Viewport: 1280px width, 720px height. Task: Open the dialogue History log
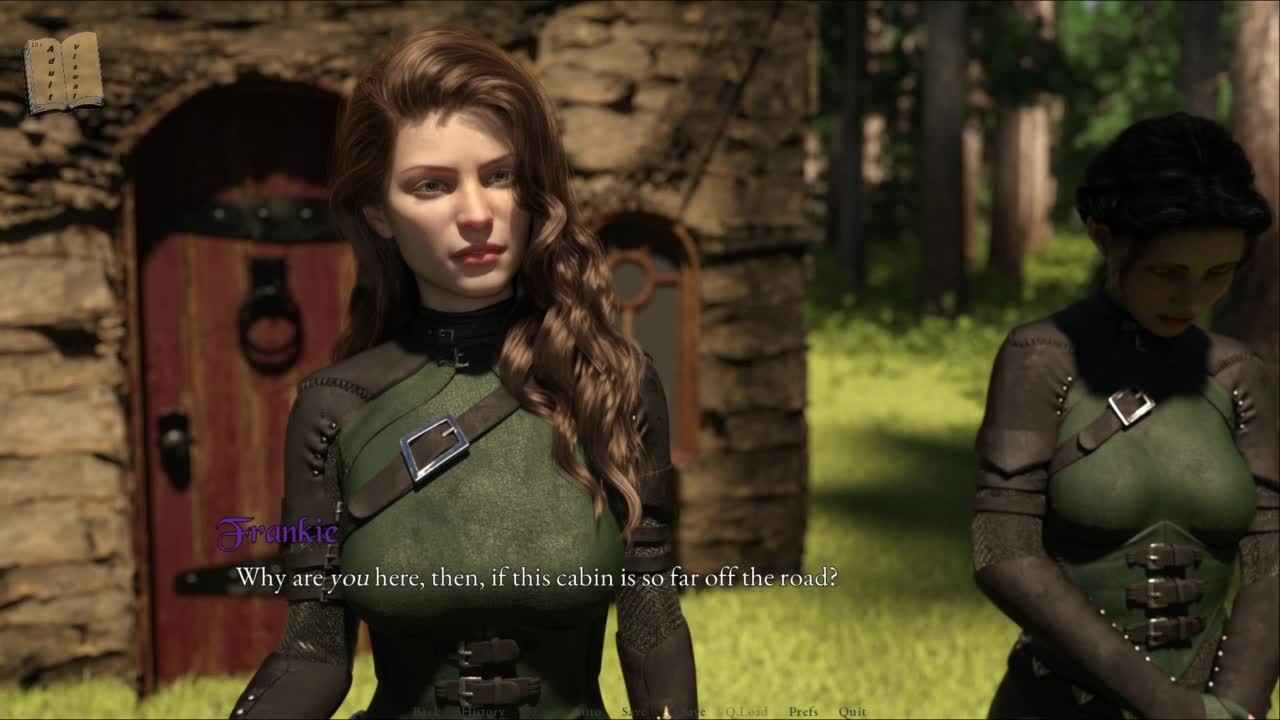481,712
